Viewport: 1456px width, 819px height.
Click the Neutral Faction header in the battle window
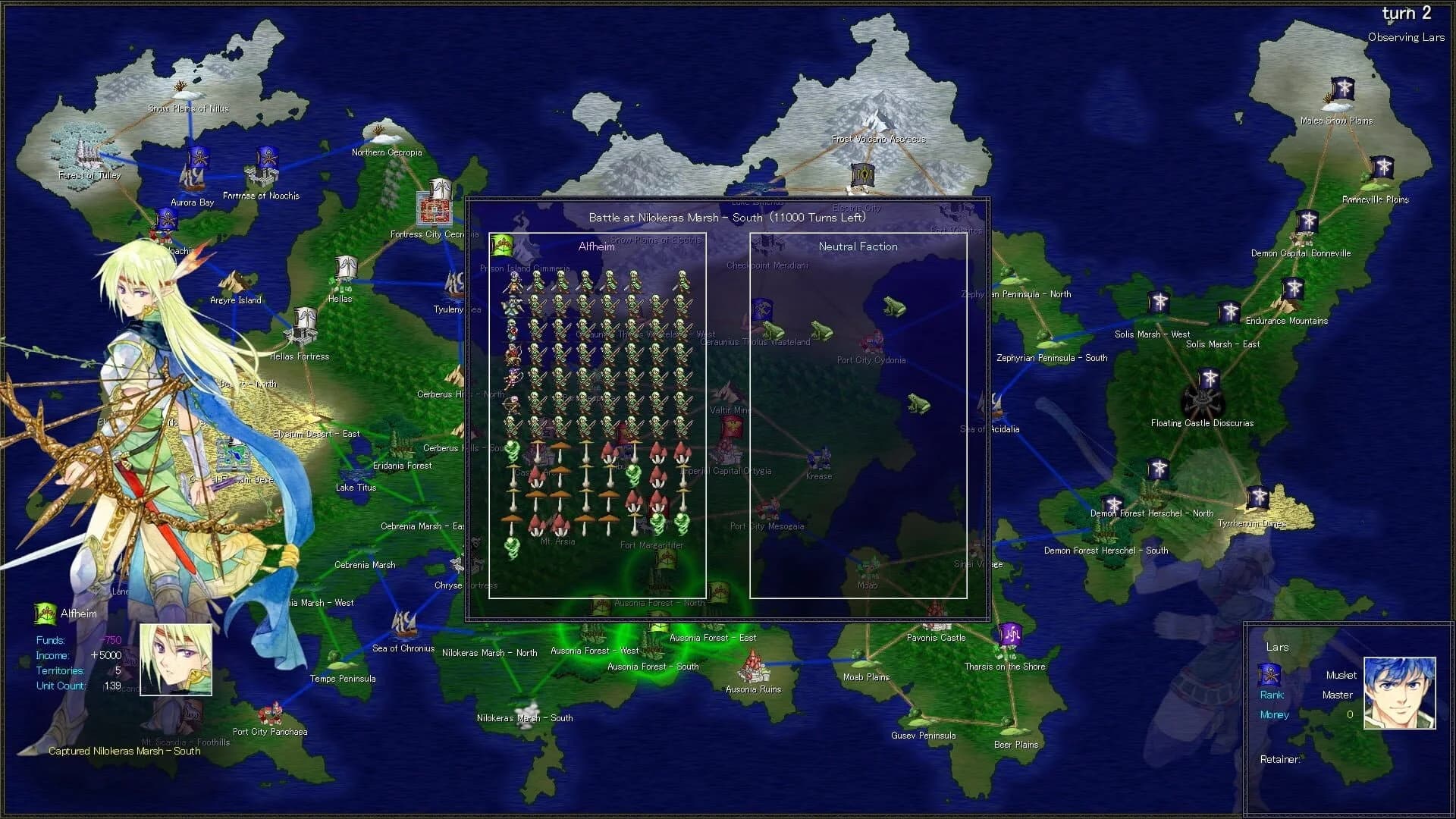click(x=858, y=246)
